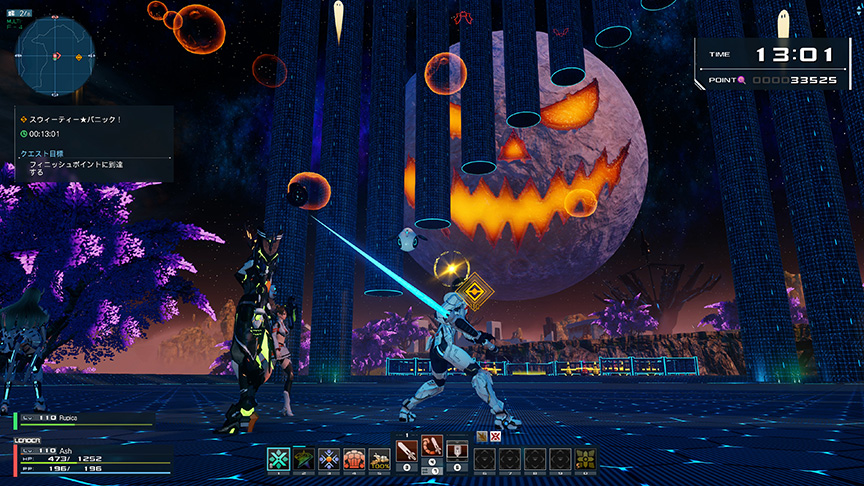Activate the yellow flower emblem hotbar slot

(x=586, y=458)
